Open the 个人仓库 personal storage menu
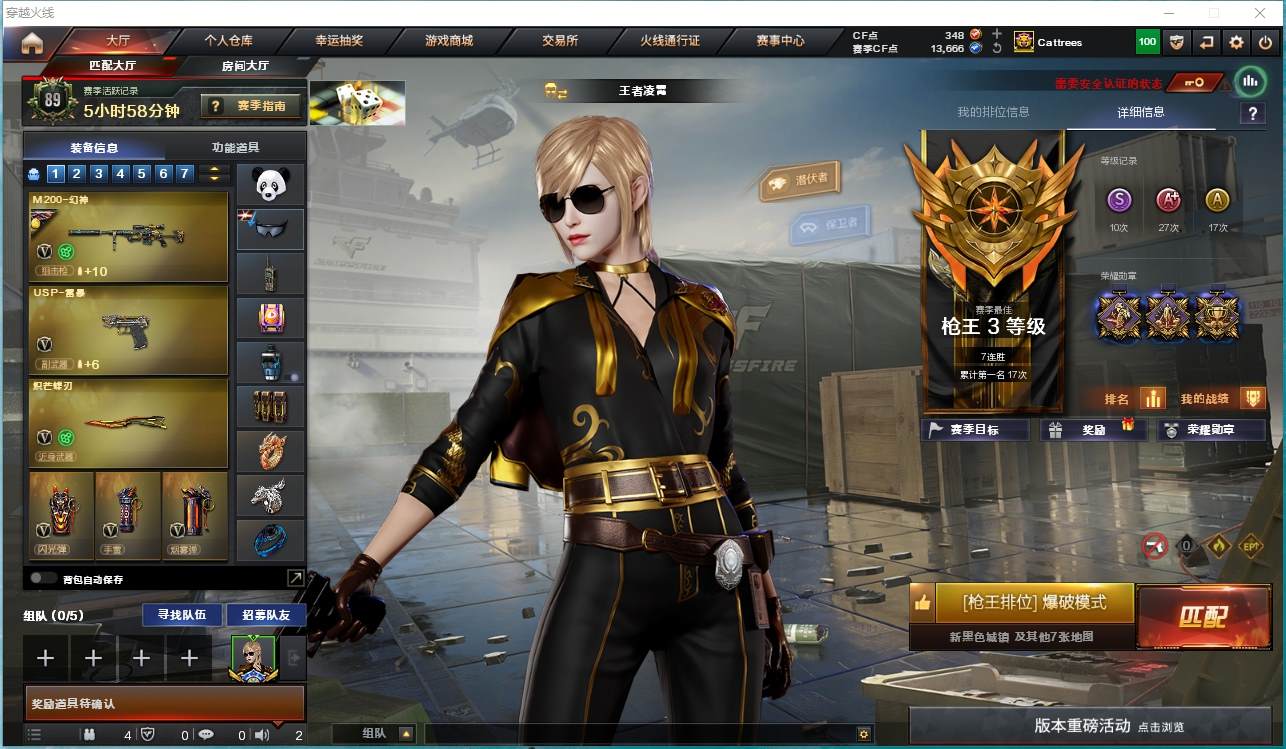 click(228, 41)
